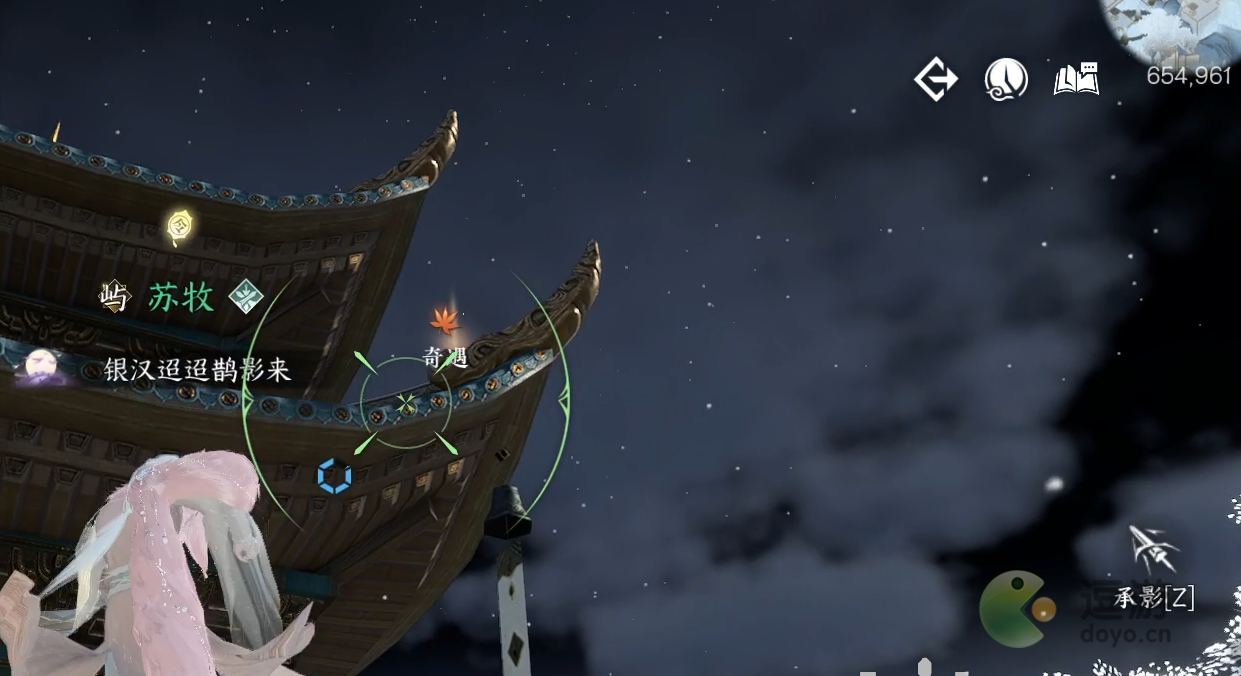Activate the 承影 flying sword skill

click(x=1153, y=550)
